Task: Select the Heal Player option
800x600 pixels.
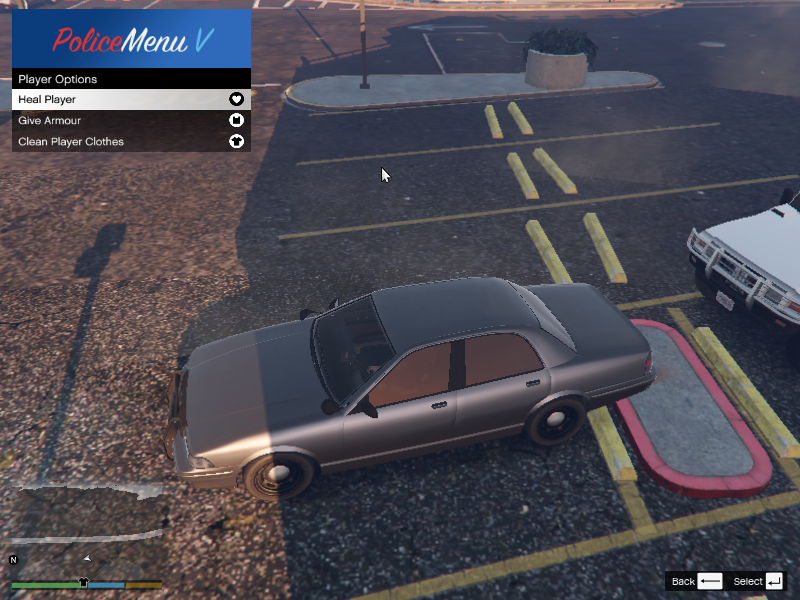Action: pyautogui.click(x=130, y=100)
